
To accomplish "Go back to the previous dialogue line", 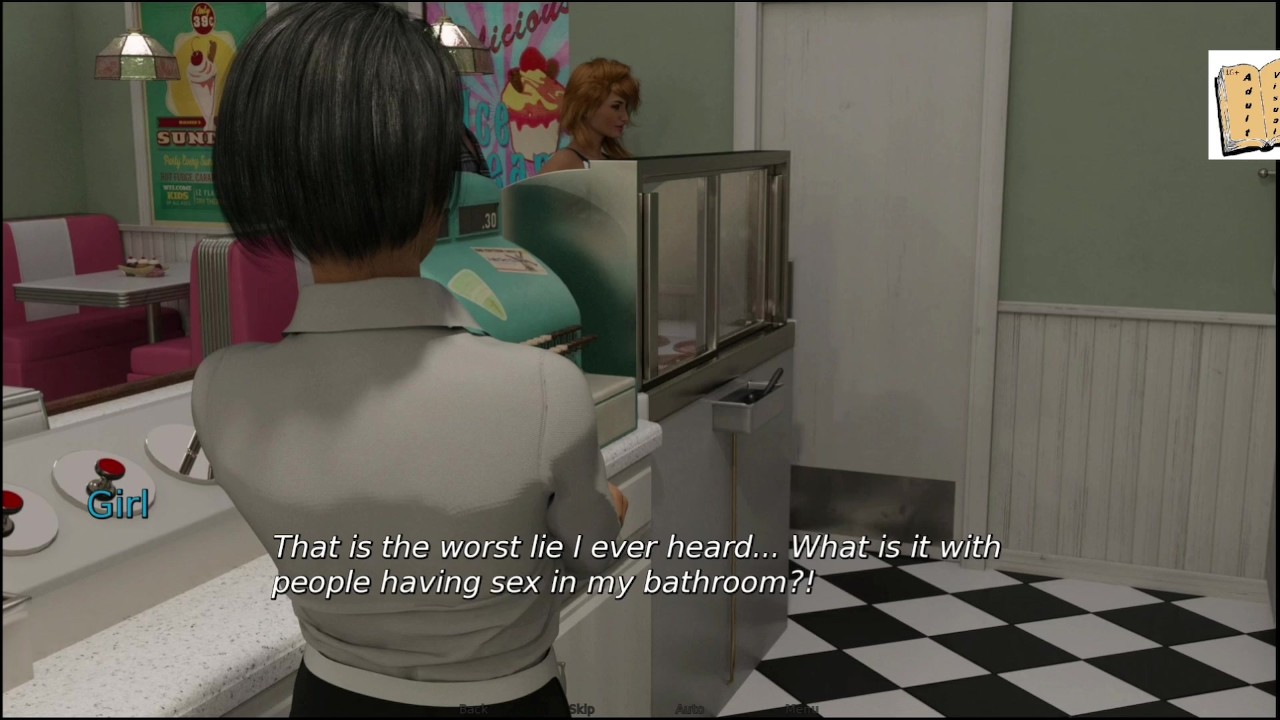I will tap(473, 709).
